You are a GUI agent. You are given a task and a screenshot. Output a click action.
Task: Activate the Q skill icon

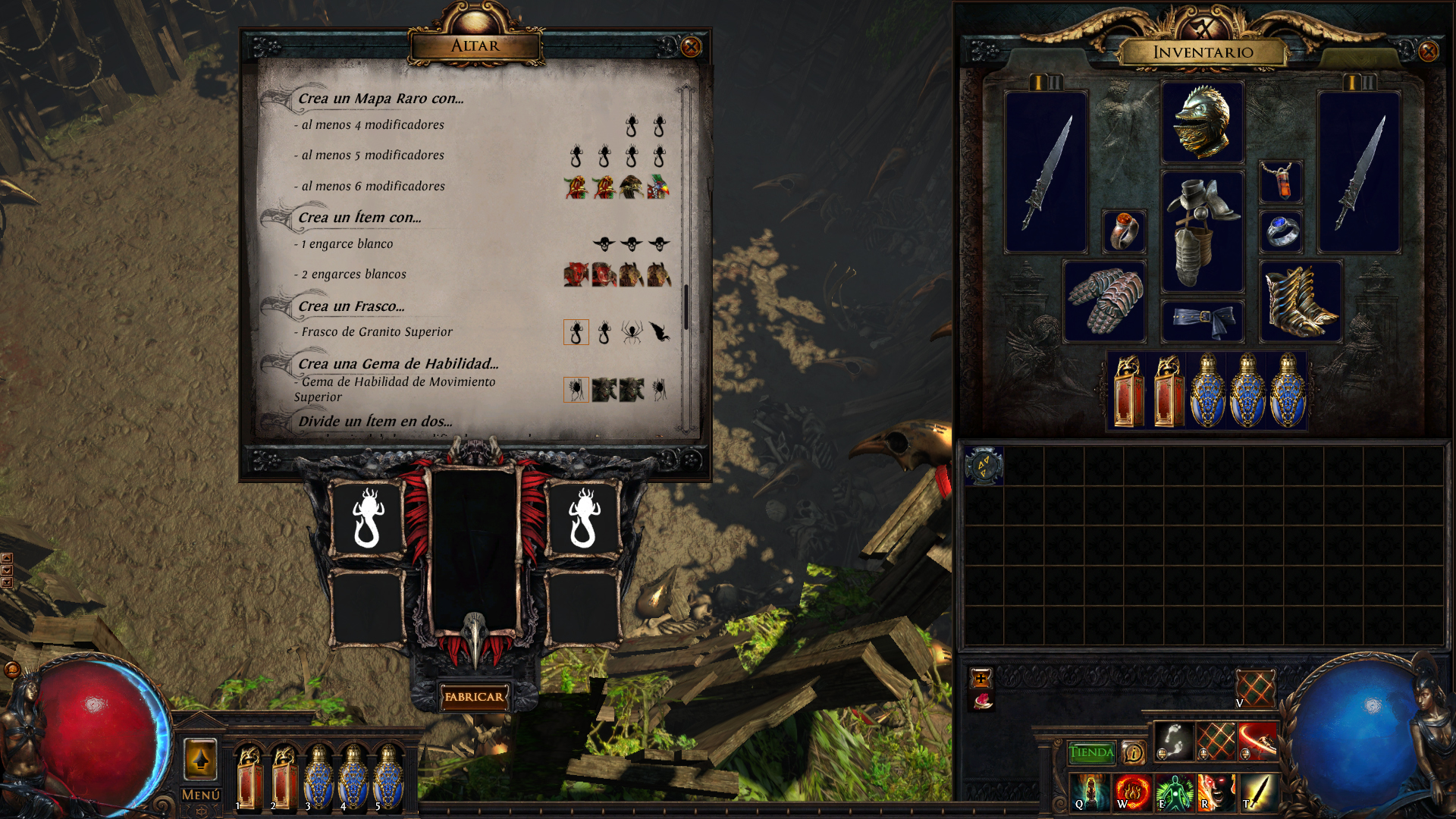click(x=1089, y=792)
